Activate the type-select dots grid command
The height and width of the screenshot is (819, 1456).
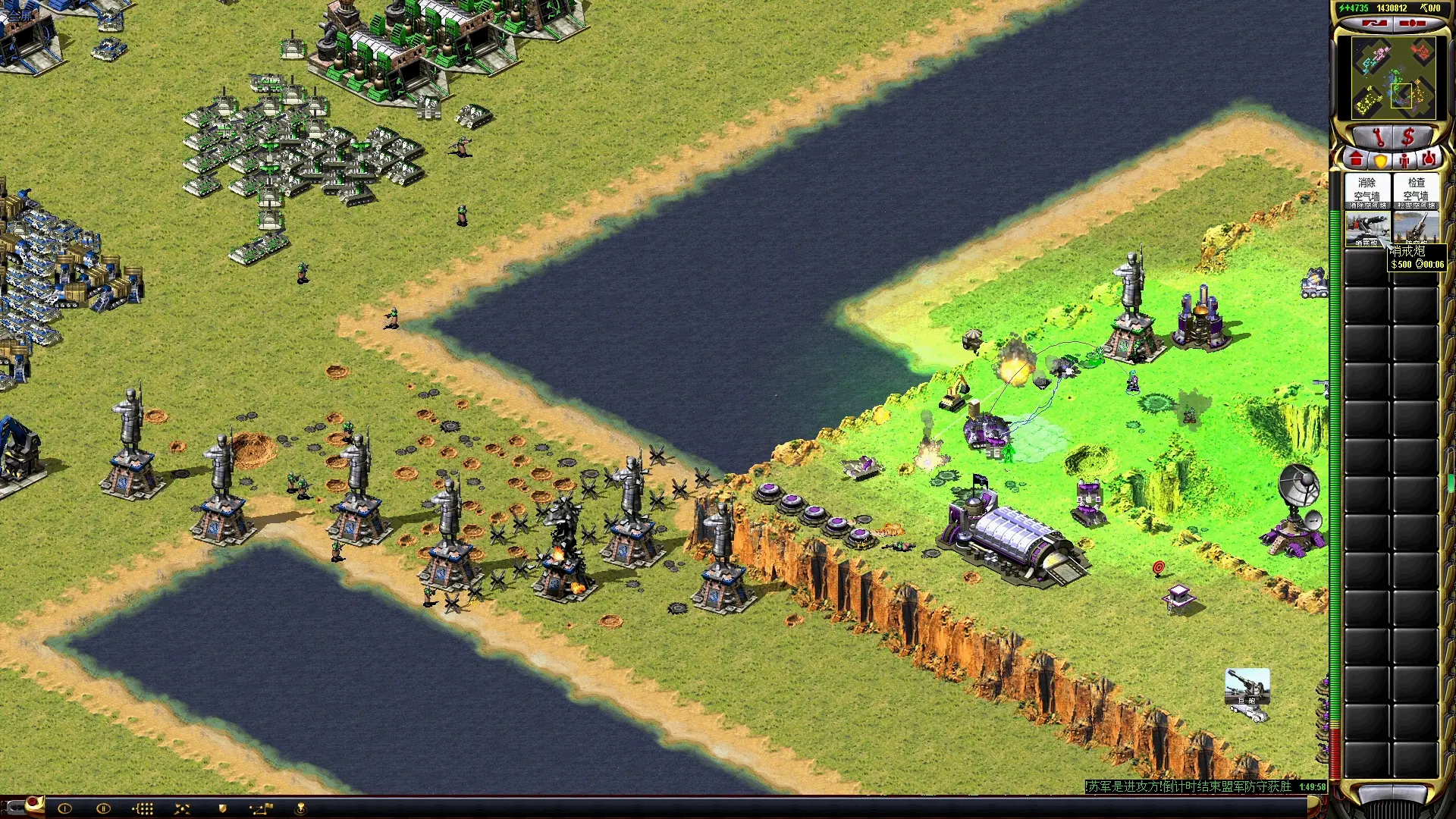(x=143, y=808)
